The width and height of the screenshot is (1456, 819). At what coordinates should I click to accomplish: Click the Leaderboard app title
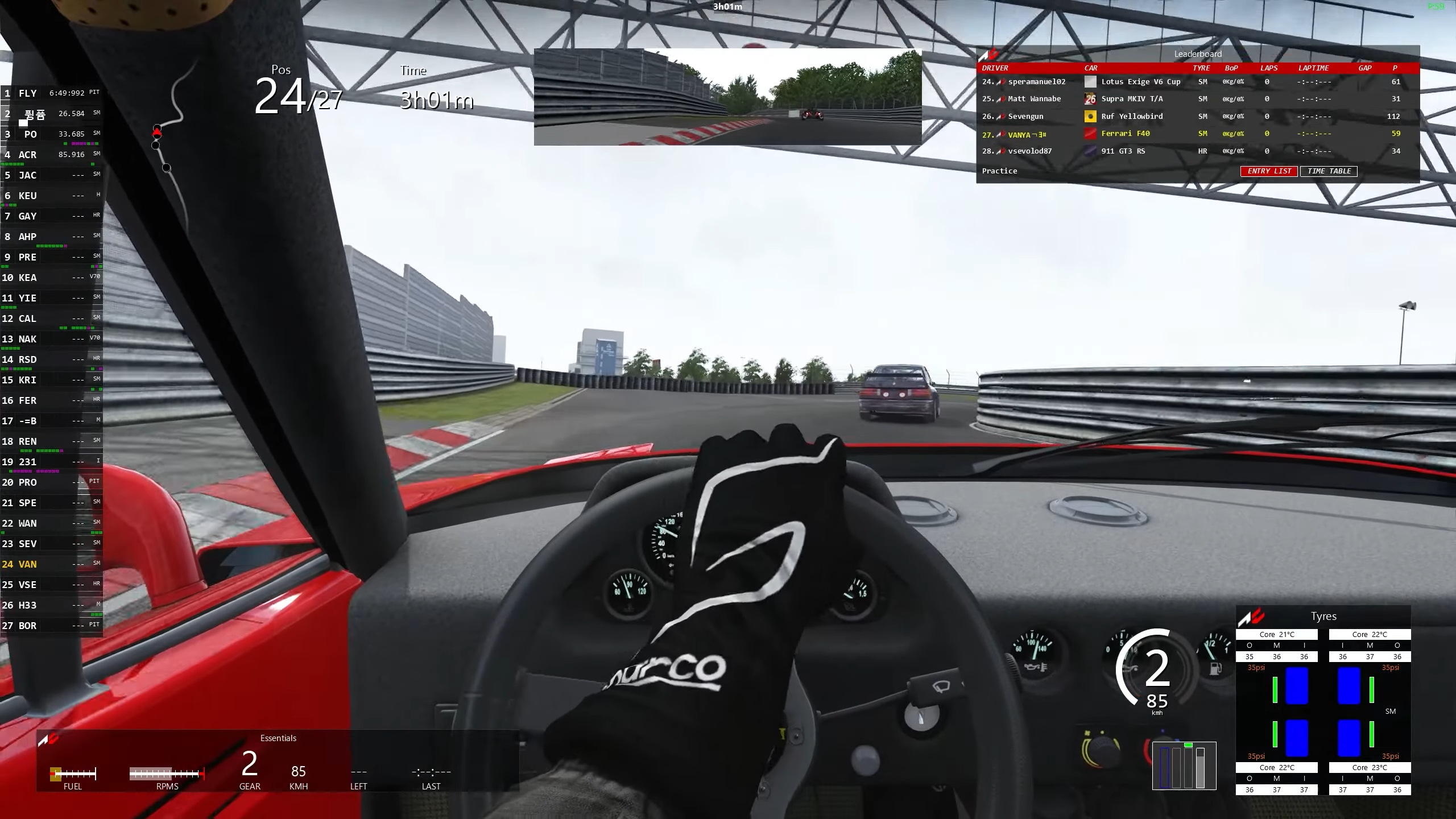[1198, 54]
